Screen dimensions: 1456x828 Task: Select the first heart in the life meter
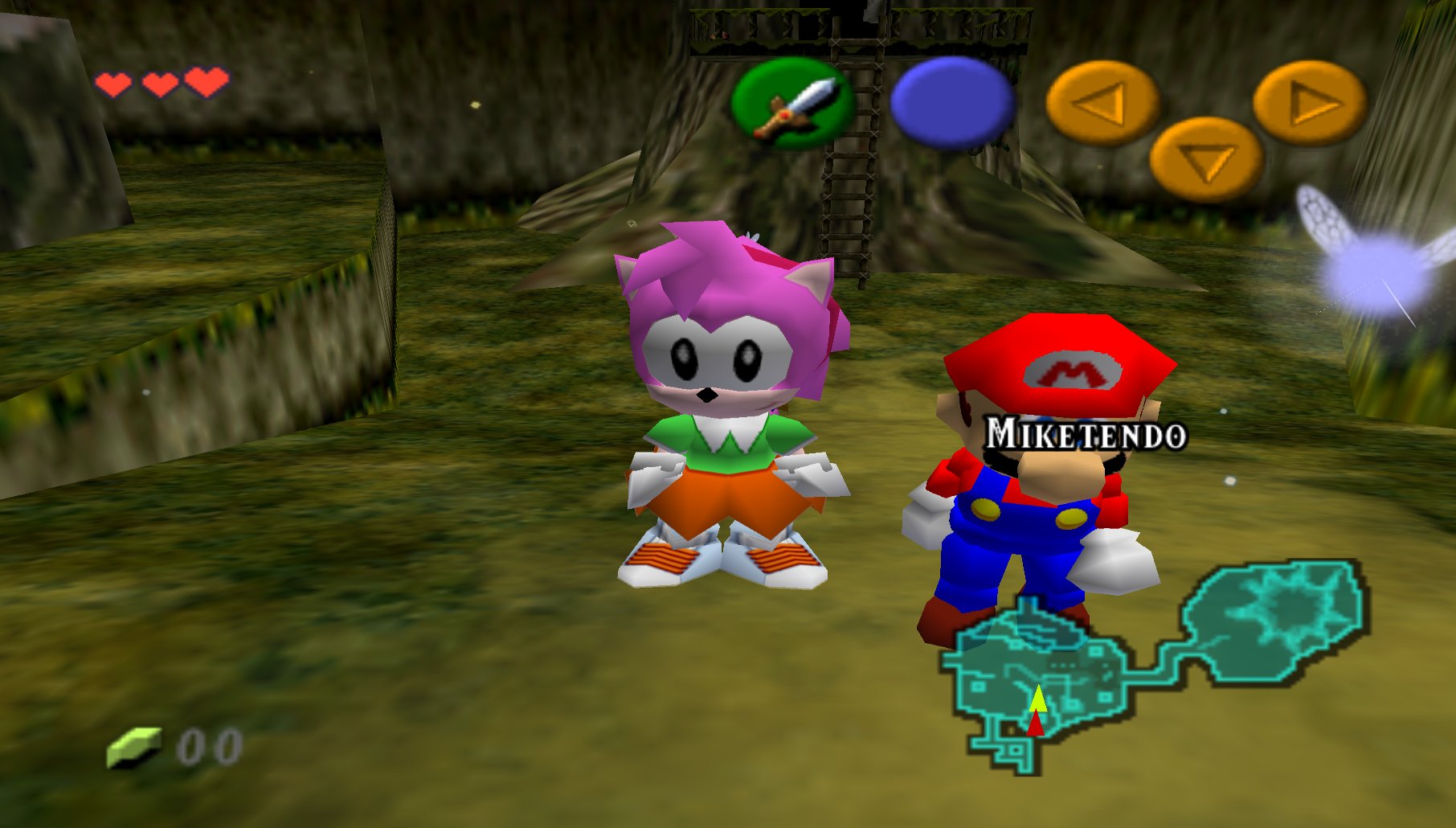point(115,82)
